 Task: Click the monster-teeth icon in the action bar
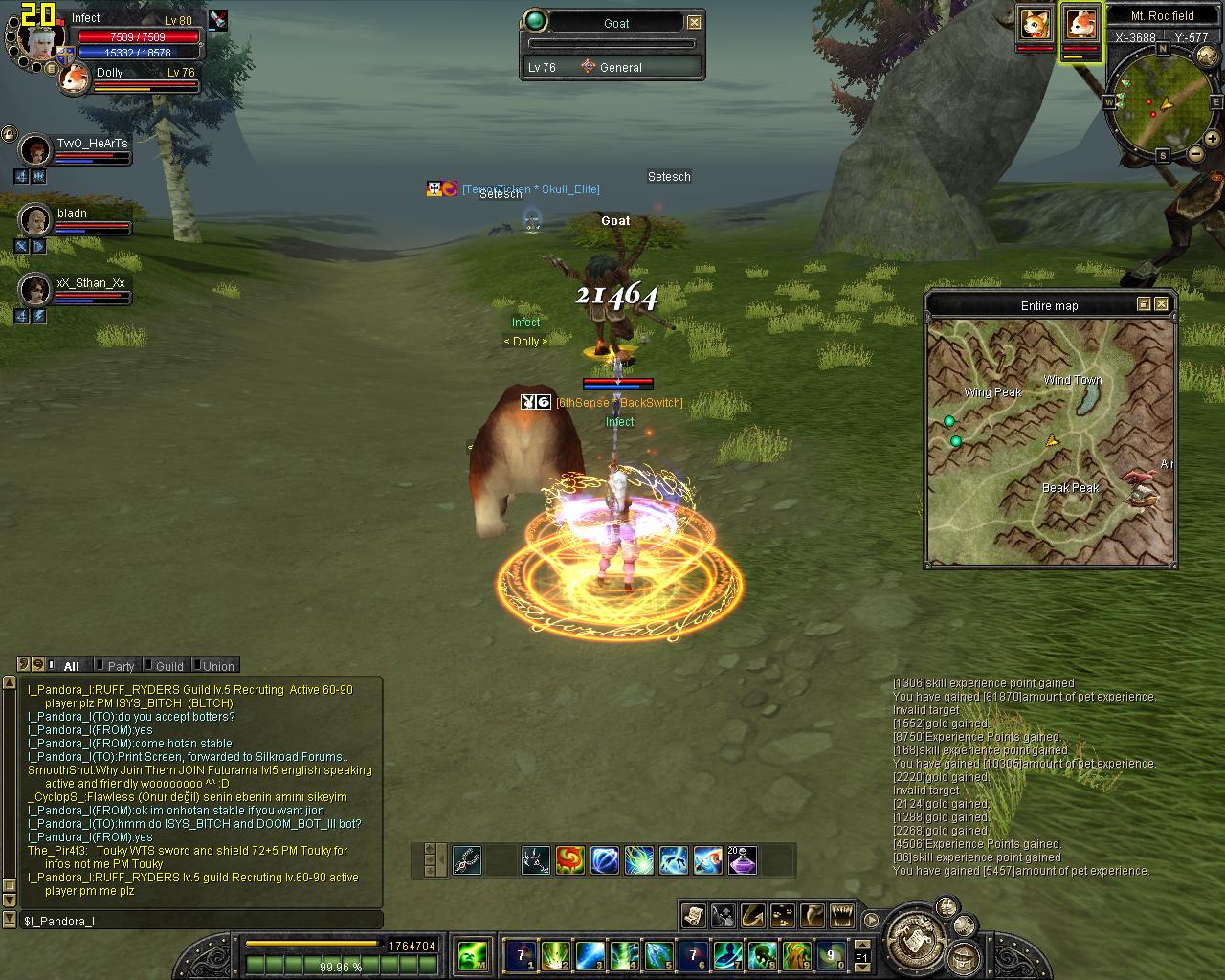tap(841, 916)
